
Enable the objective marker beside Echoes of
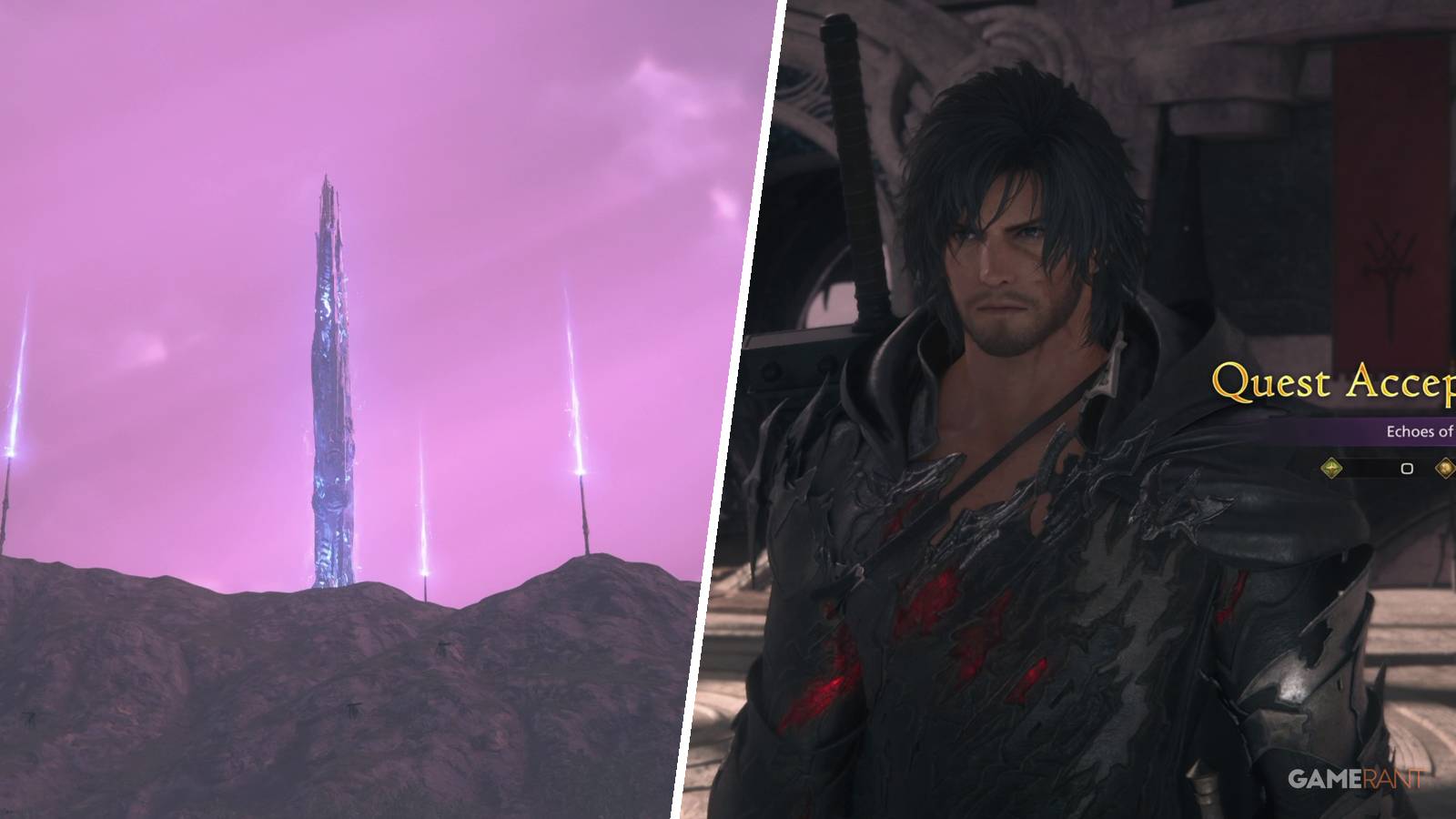(1331, 467)
